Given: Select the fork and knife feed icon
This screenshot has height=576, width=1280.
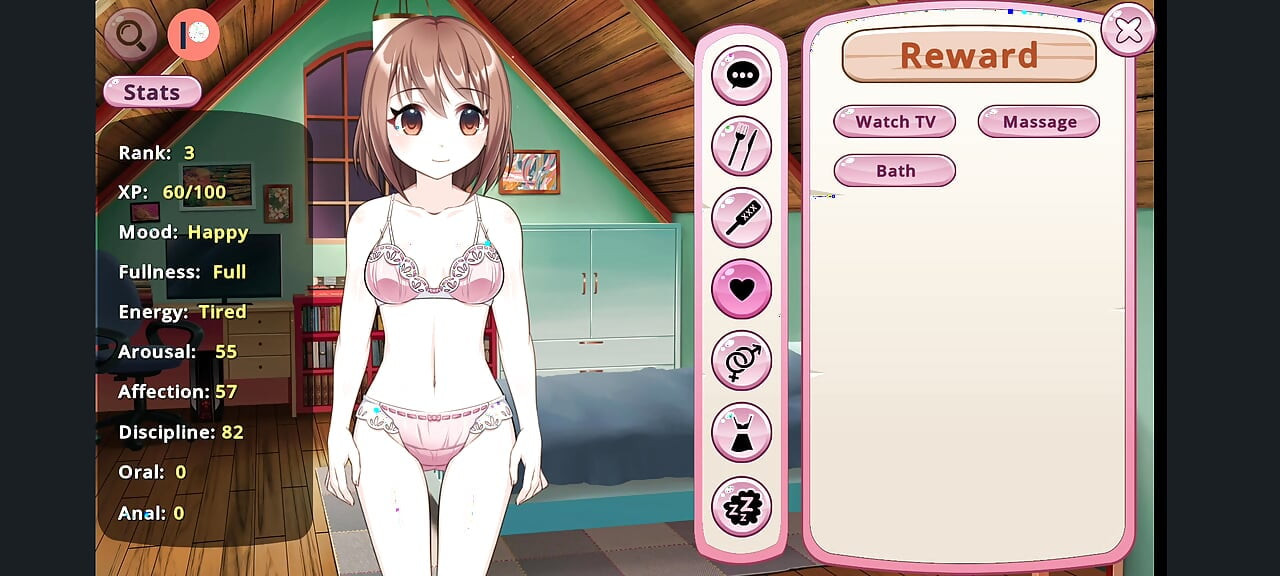Looking at the screenshot, I should pyautogui.click(x=741, y=146).
